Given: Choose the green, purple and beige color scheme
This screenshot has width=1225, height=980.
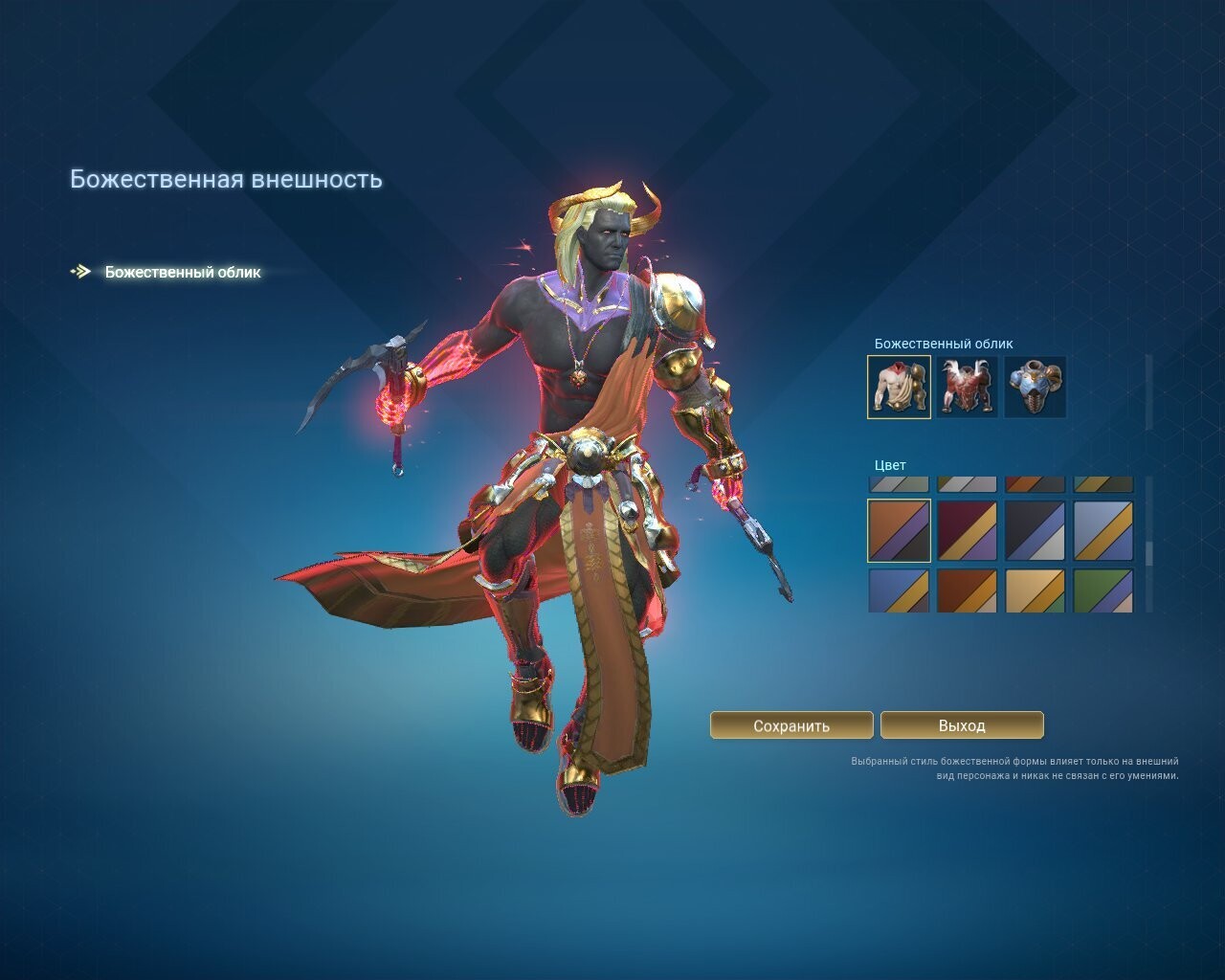Looking at the screenshot, I should coord(1102,590).
